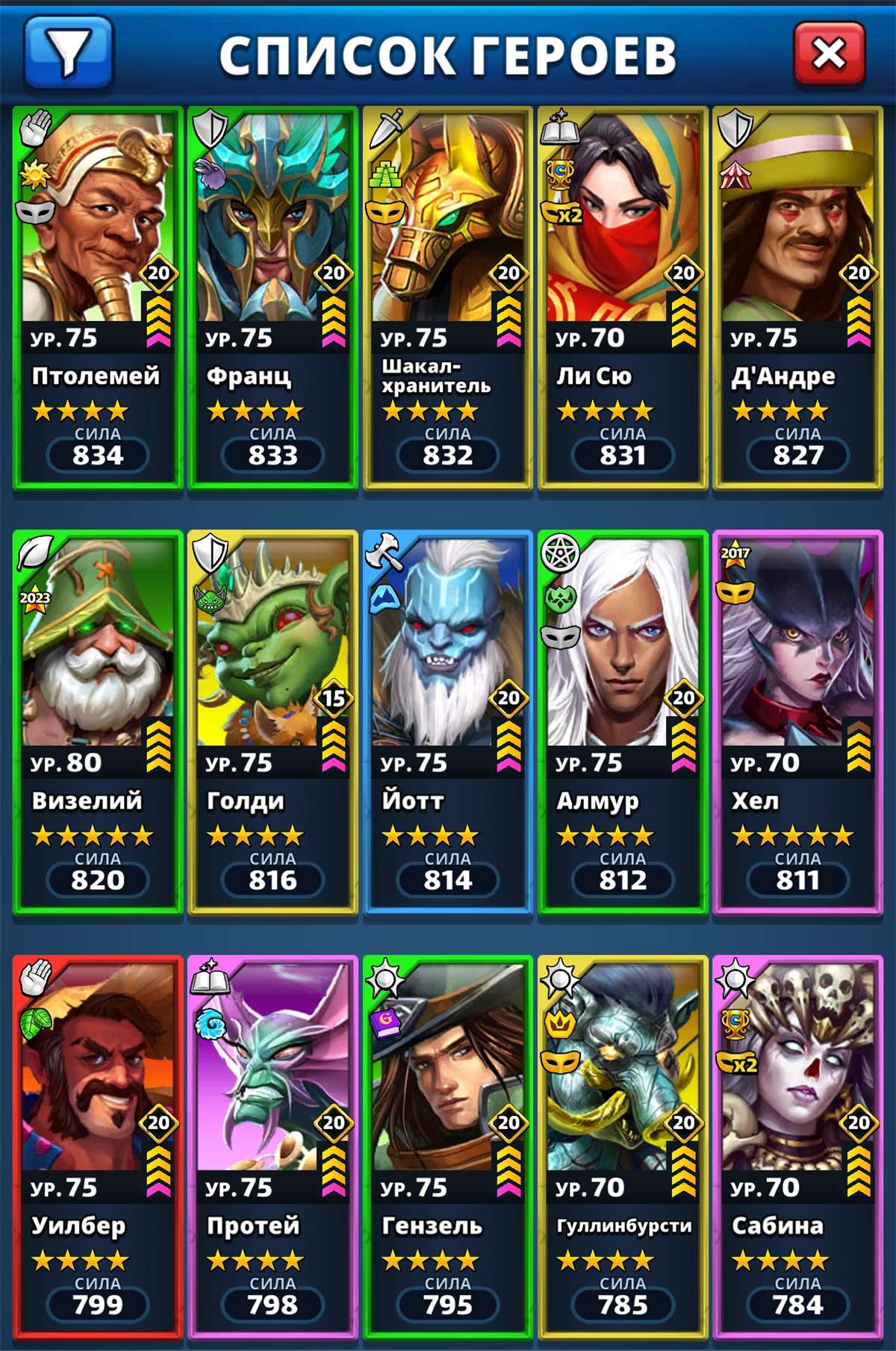
Task: Select the Птолемей hero card
Action: click(x=98, y=299)
